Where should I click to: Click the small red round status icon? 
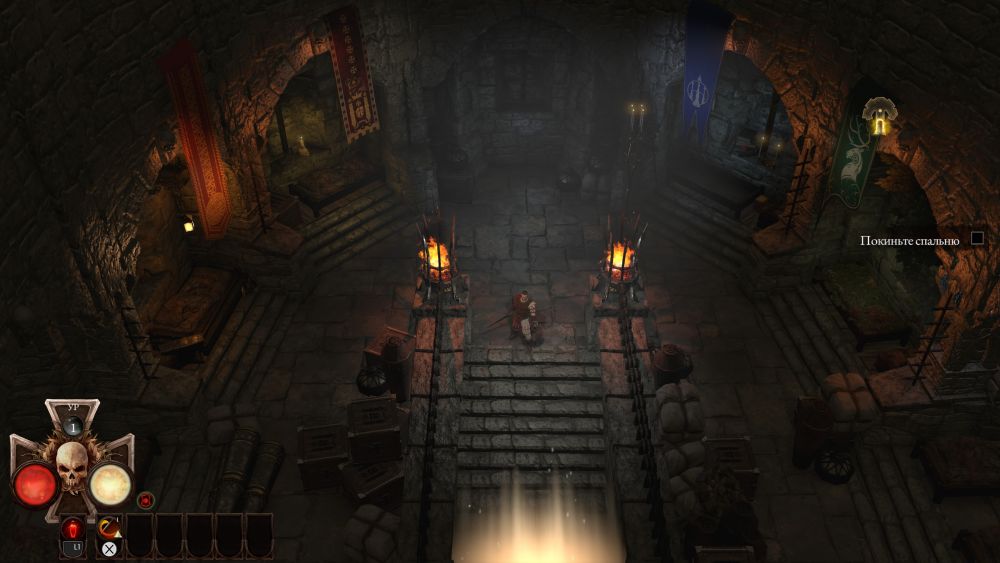coord(146,499)
